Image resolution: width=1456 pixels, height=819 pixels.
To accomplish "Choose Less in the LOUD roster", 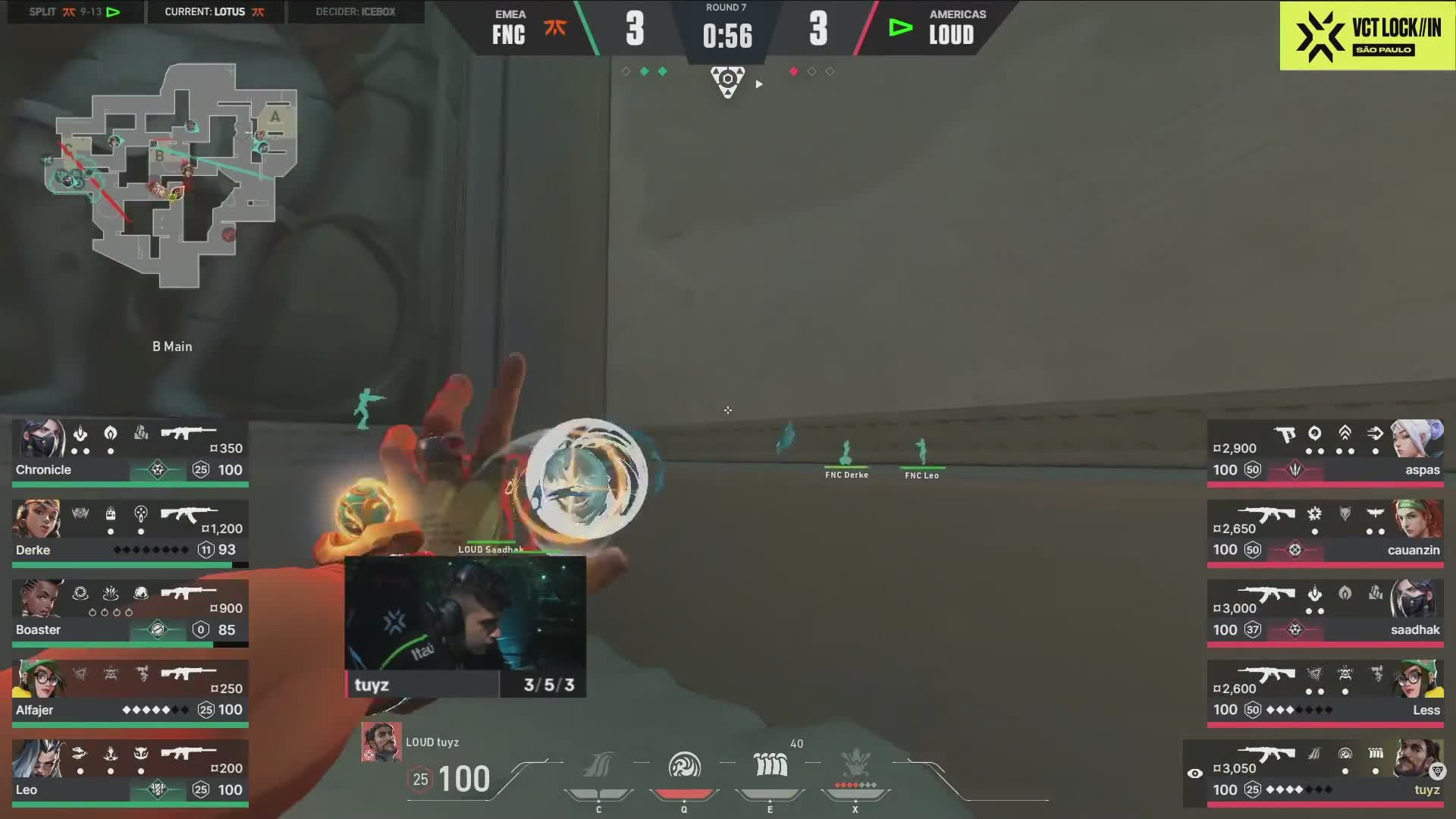I will 1326,693.
